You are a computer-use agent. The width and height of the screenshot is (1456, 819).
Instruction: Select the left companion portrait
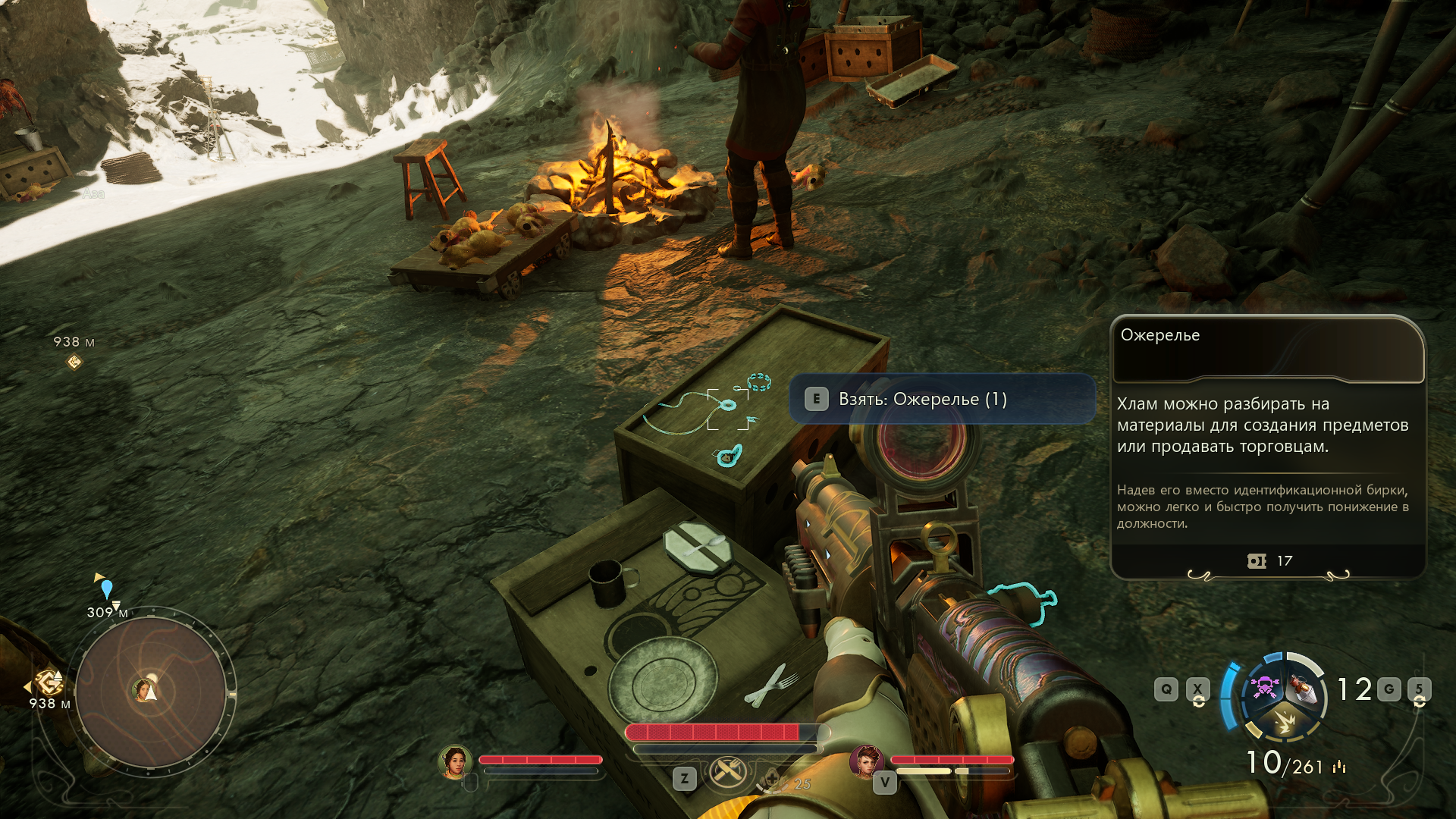(455, 761)
